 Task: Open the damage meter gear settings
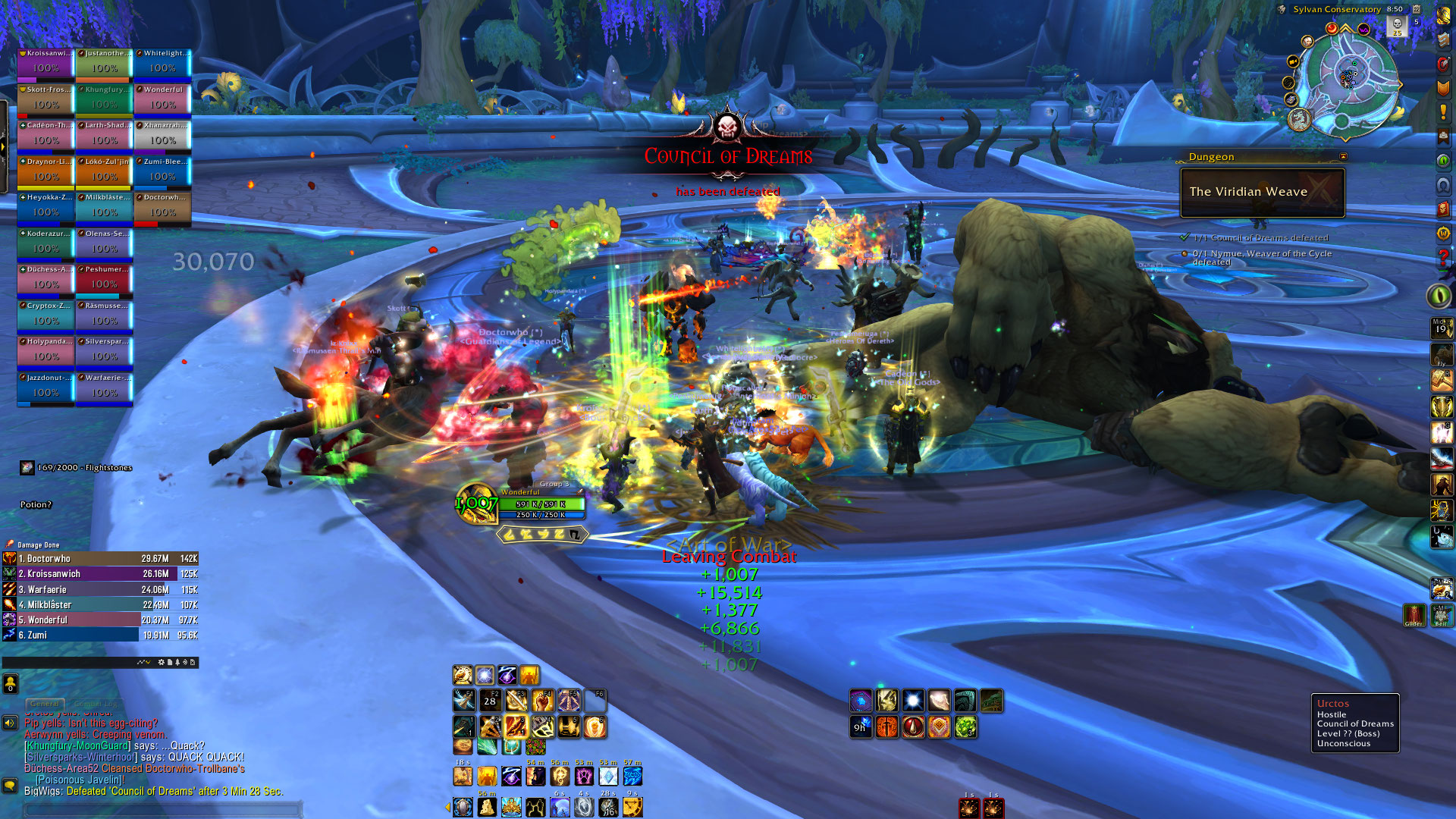(161, 662)
